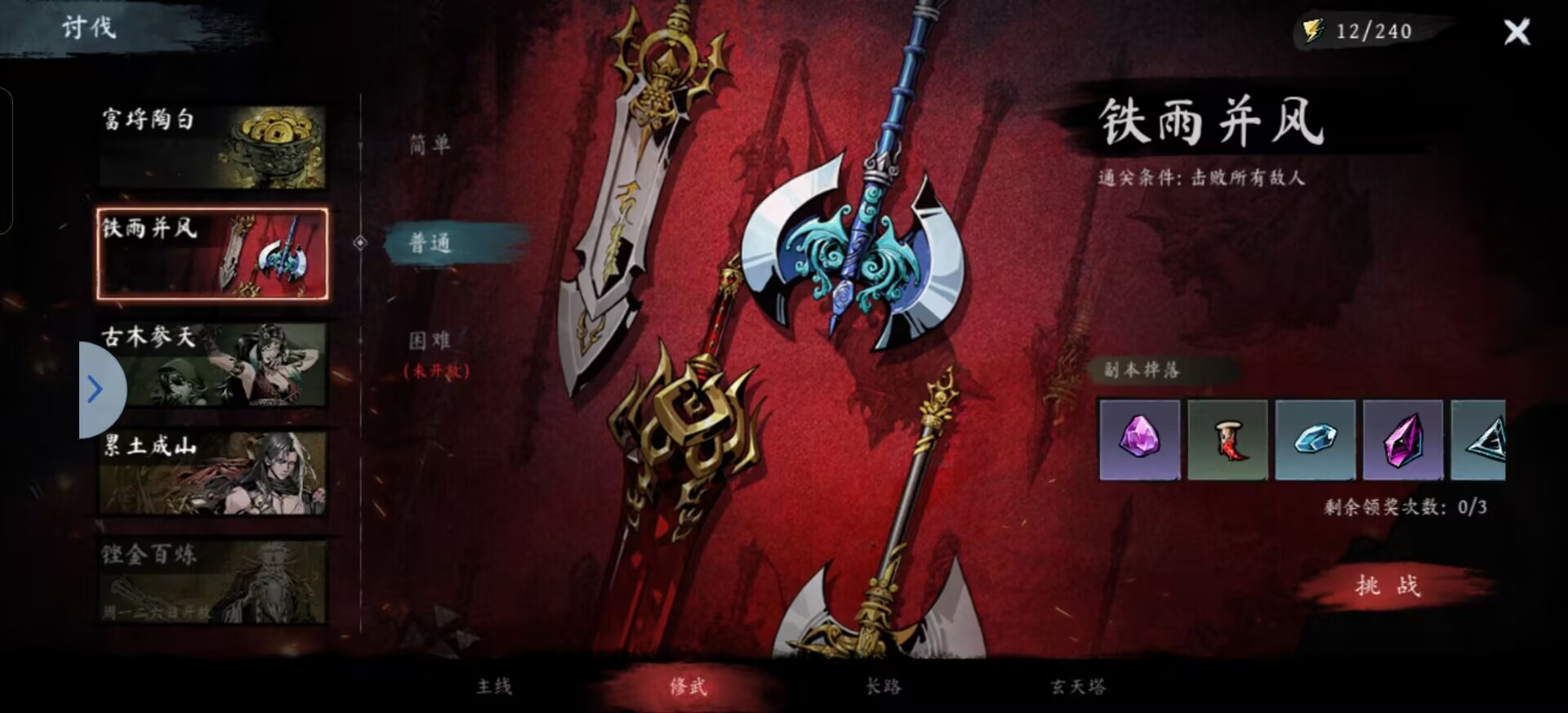Click the red boot drop reward icon
The width and height of the screenshot is (1568, 713).
pos(1229,439)
